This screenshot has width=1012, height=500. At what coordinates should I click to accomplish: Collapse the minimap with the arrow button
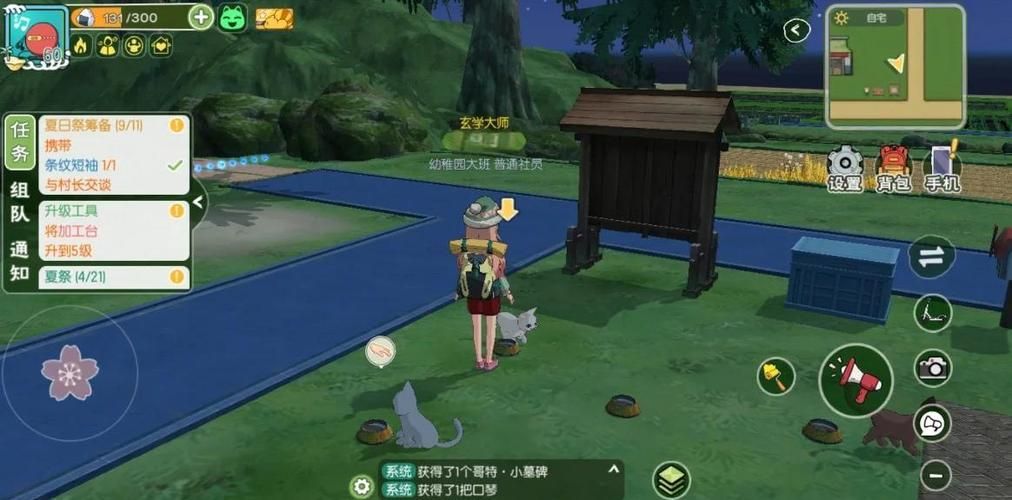pos(796,30)
